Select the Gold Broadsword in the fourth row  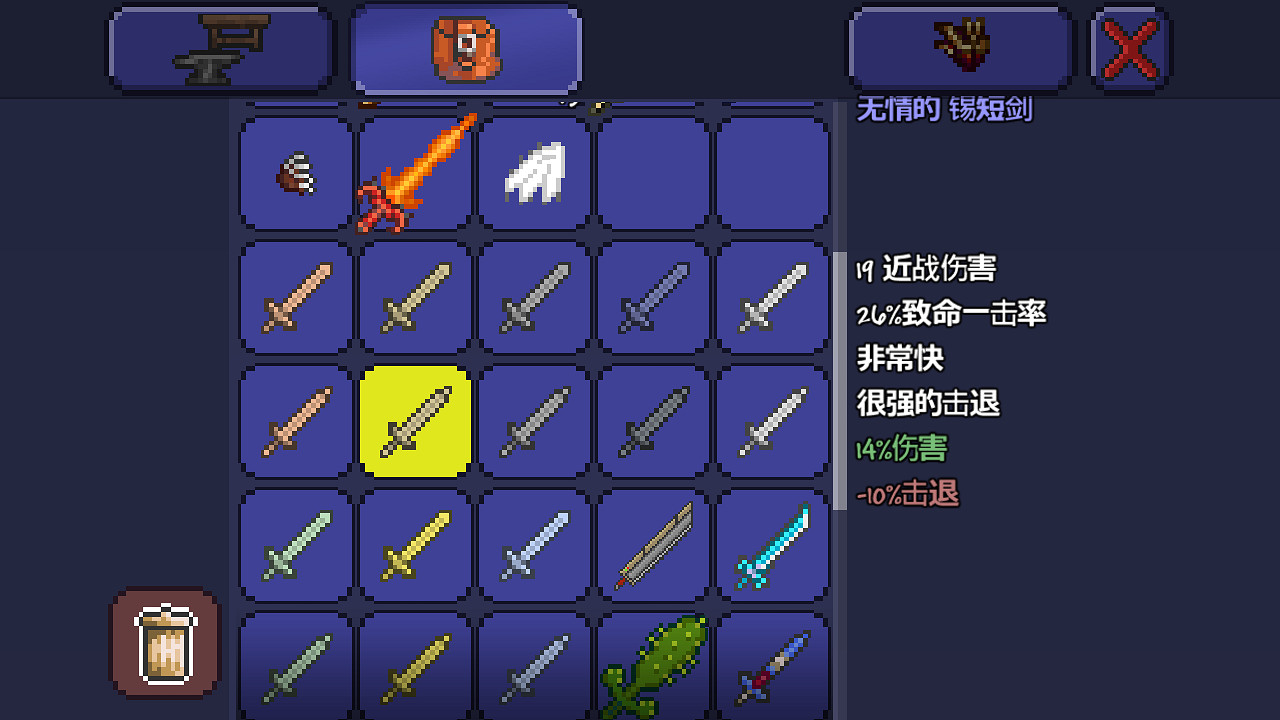413,545
